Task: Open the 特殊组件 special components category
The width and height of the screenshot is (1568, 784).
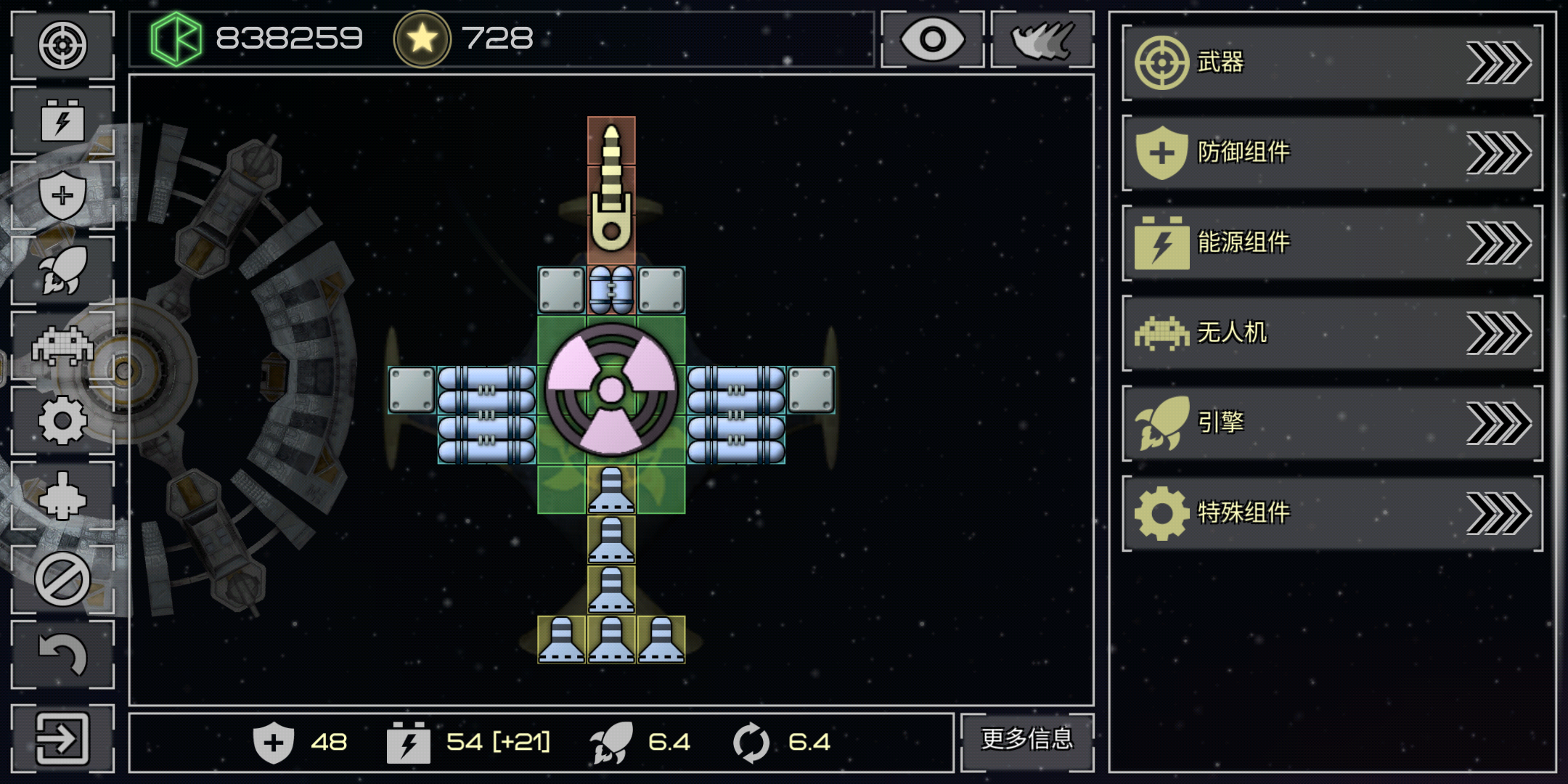Action: coord(1332,513)
